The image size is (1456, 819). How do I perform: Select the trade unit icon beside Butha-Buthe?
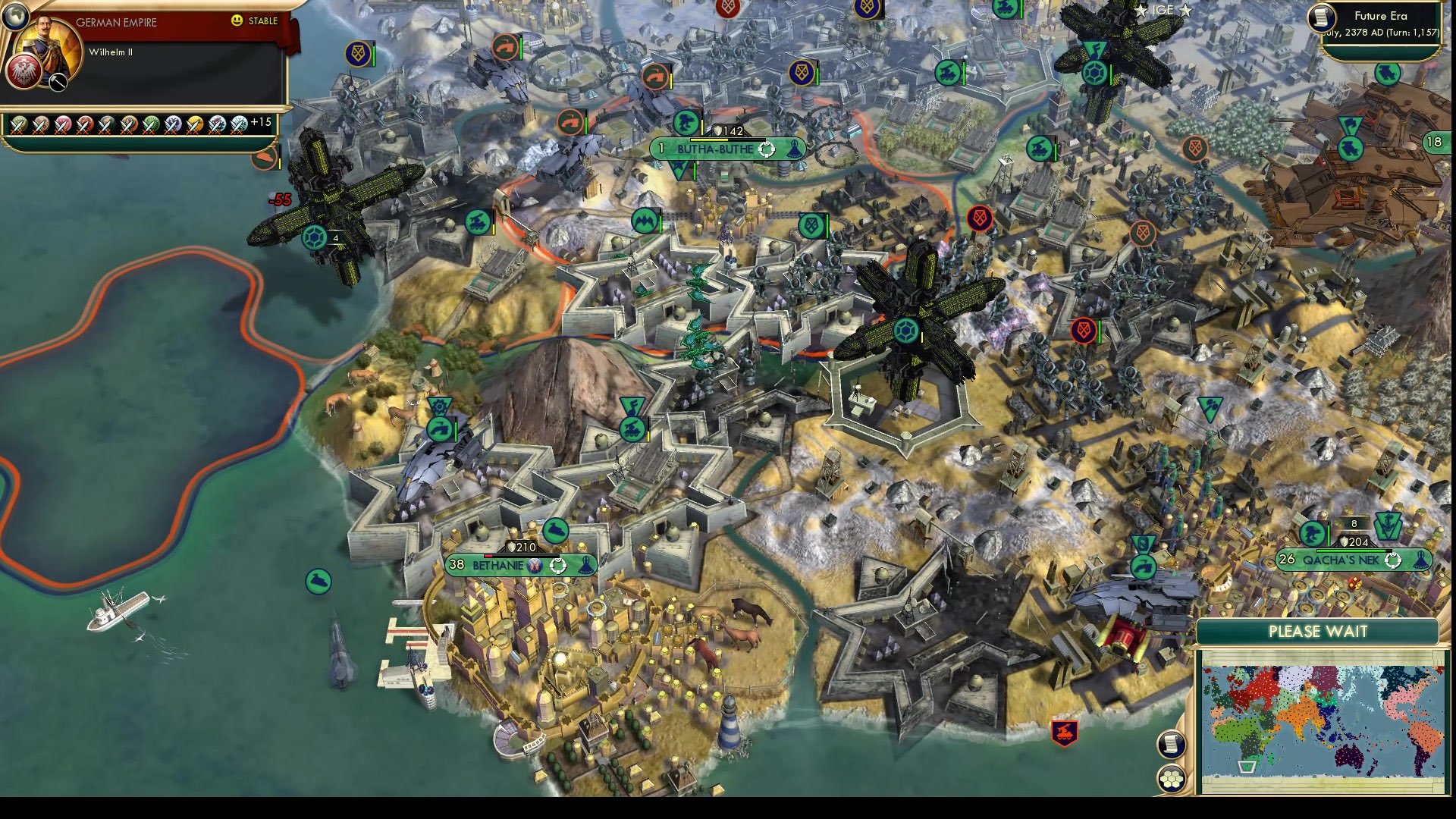click(x=686, y=121)
